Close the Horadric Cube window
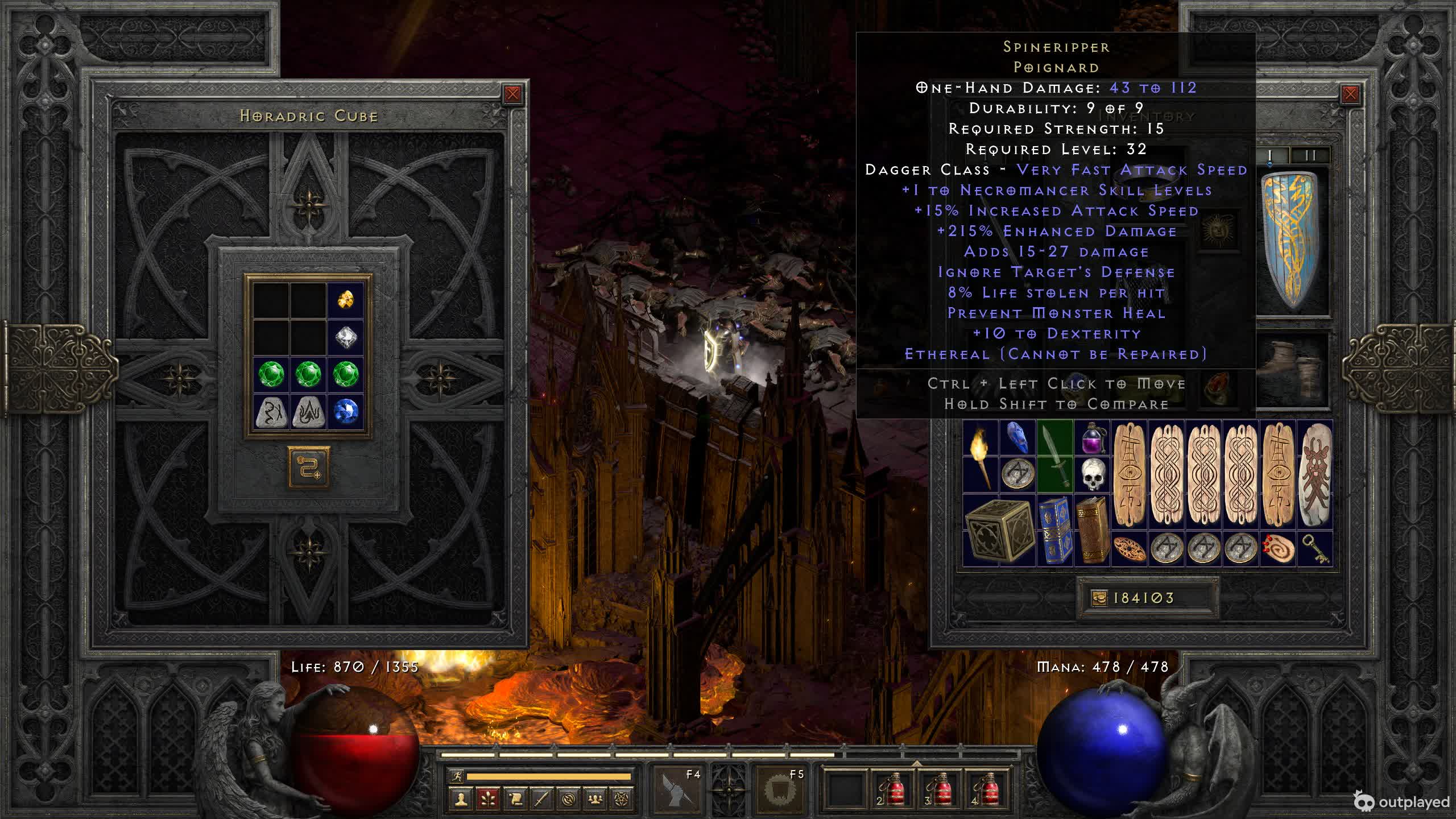 click(512, 94)
